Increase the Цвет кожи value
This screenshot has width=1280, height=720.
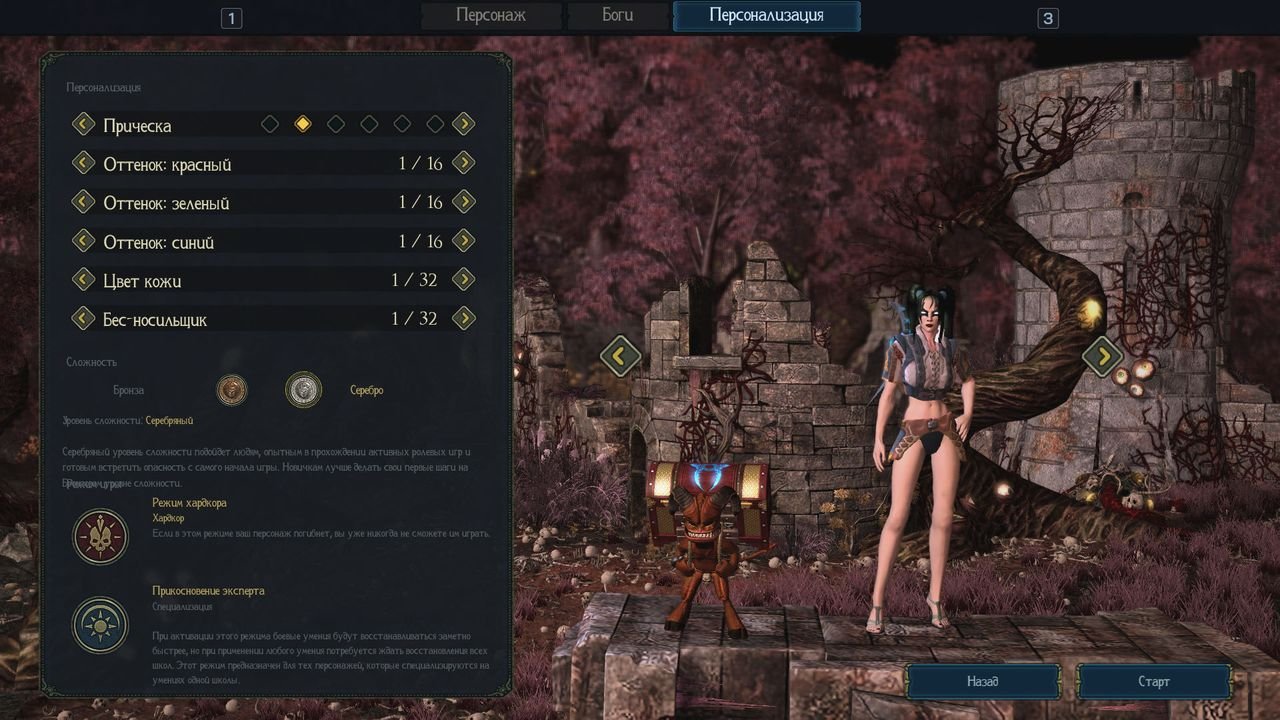tap(463, 280)
